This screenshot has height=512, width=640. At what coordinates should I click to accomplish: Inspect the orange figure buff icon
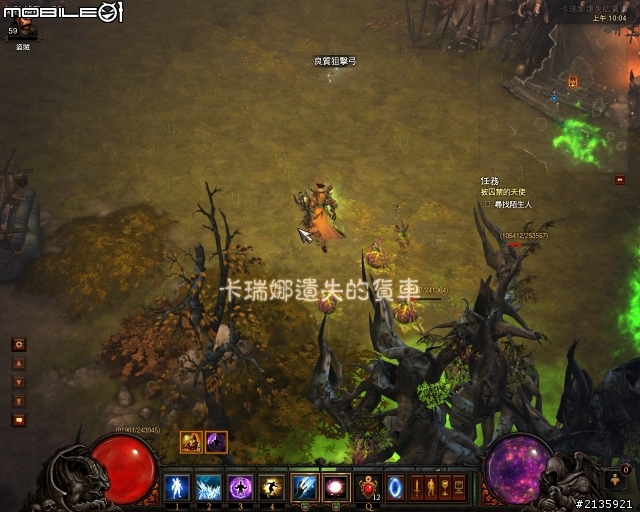pos(191,441)
